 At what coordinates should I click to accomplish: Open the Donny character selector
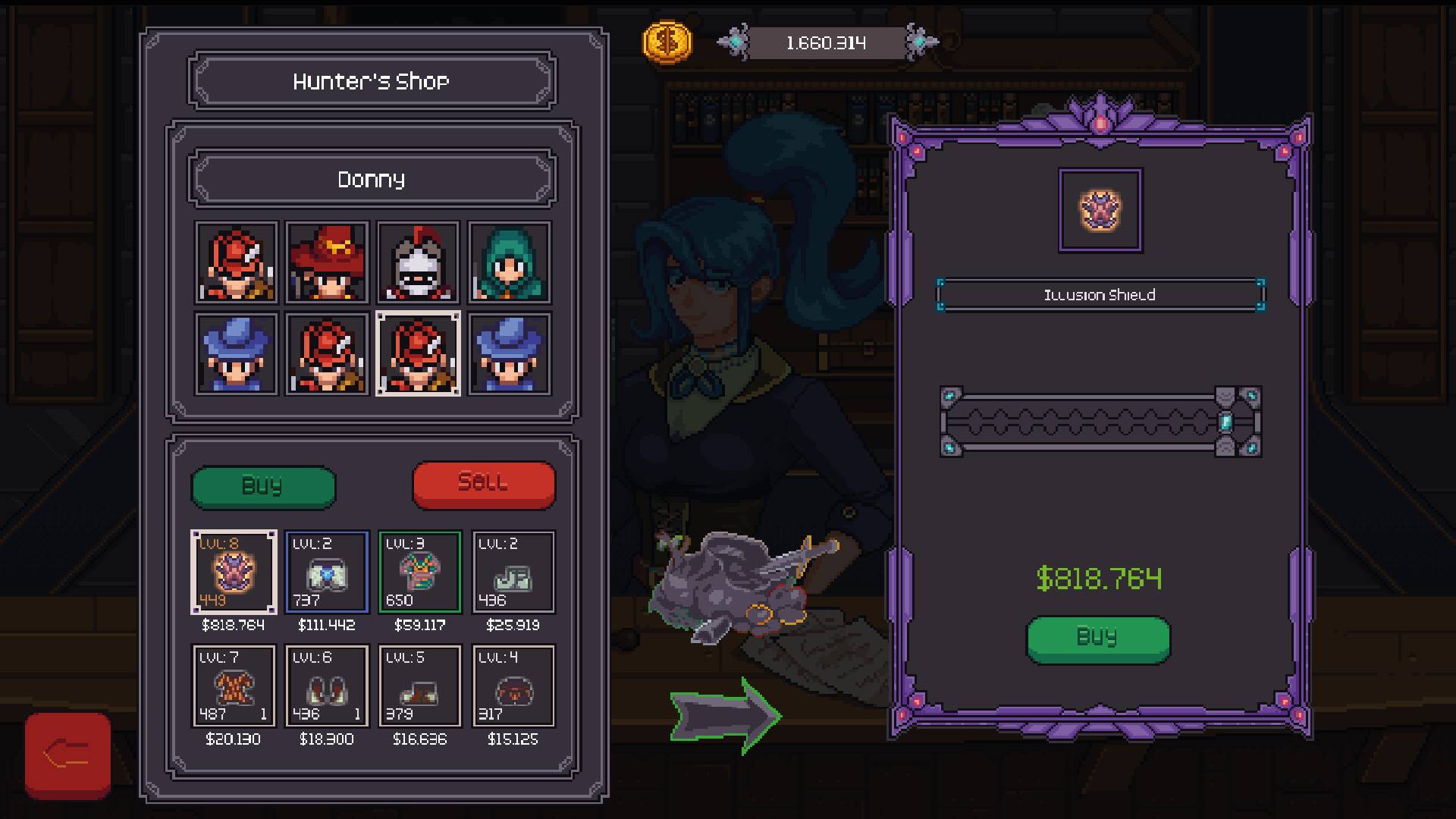tap(372, 180)
